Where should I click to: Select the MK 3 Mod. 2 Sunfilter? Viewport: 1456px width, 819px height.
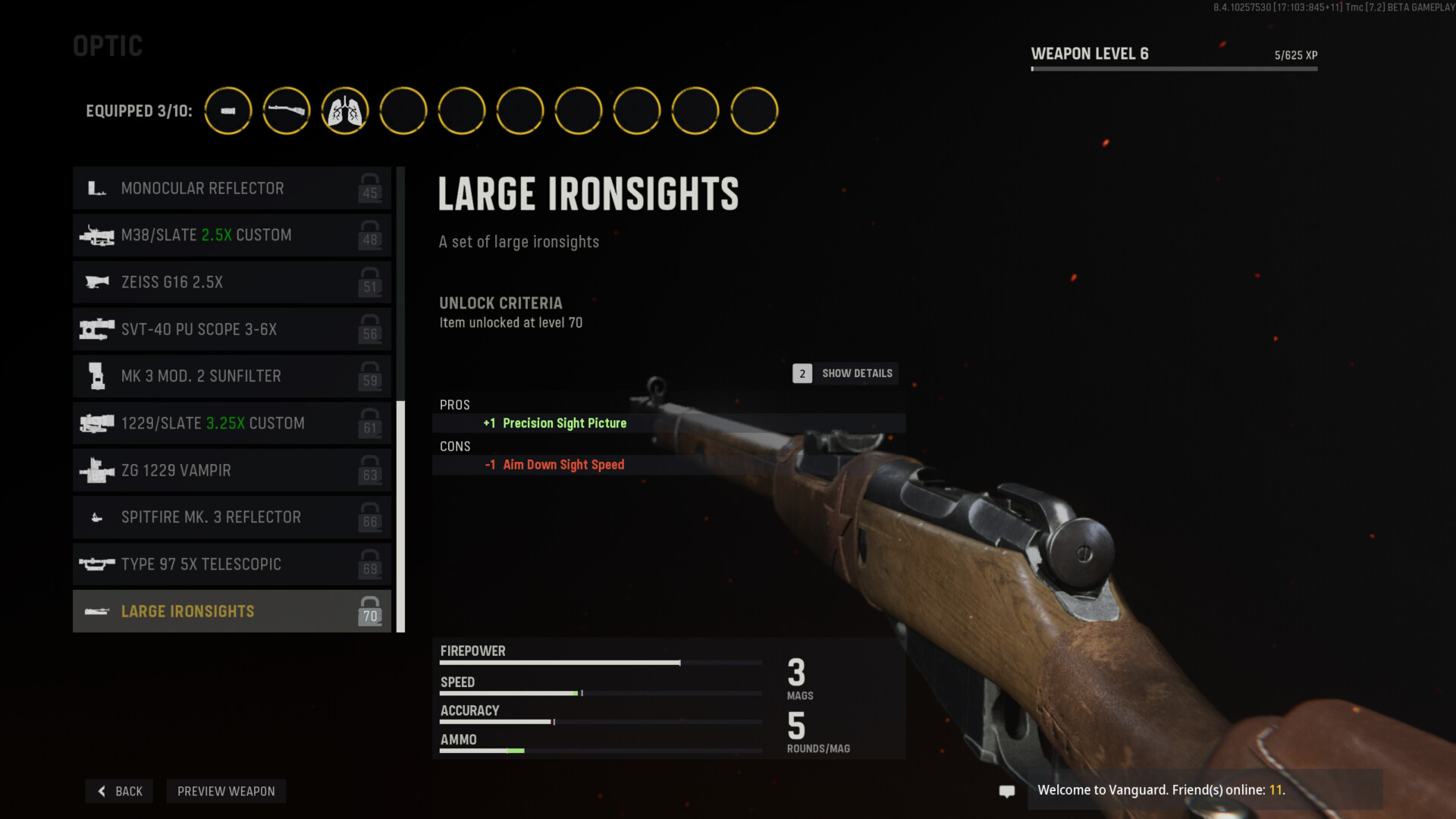231,376
